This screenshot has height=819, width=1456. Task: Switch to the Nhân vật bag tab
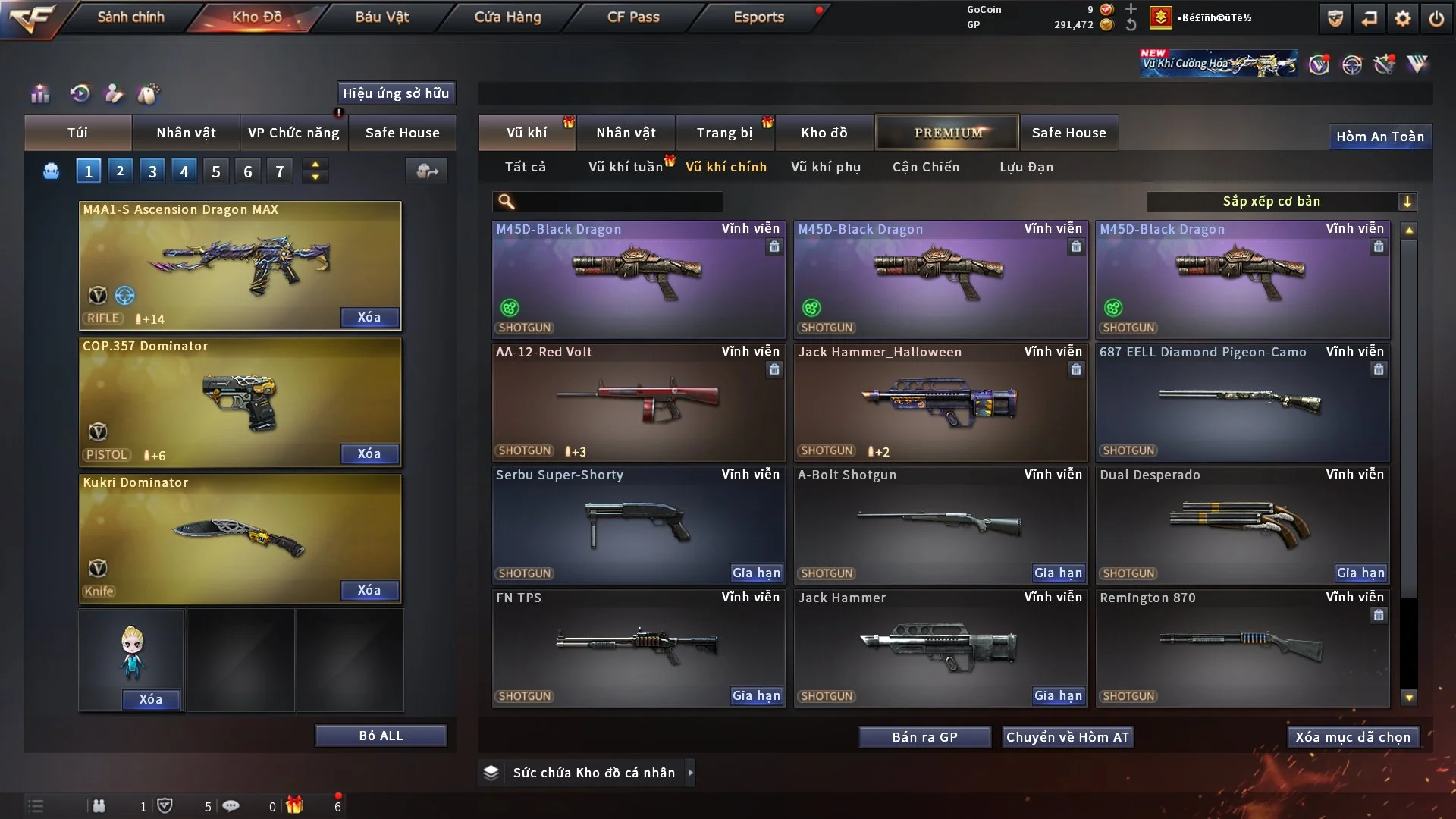click(186, 133)
